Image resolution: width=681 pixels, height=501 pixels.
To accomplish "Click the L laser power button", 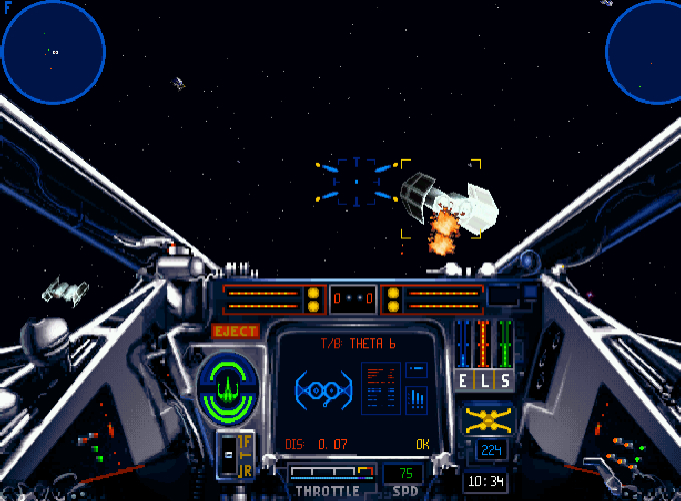I will click(x=484, y=380).
